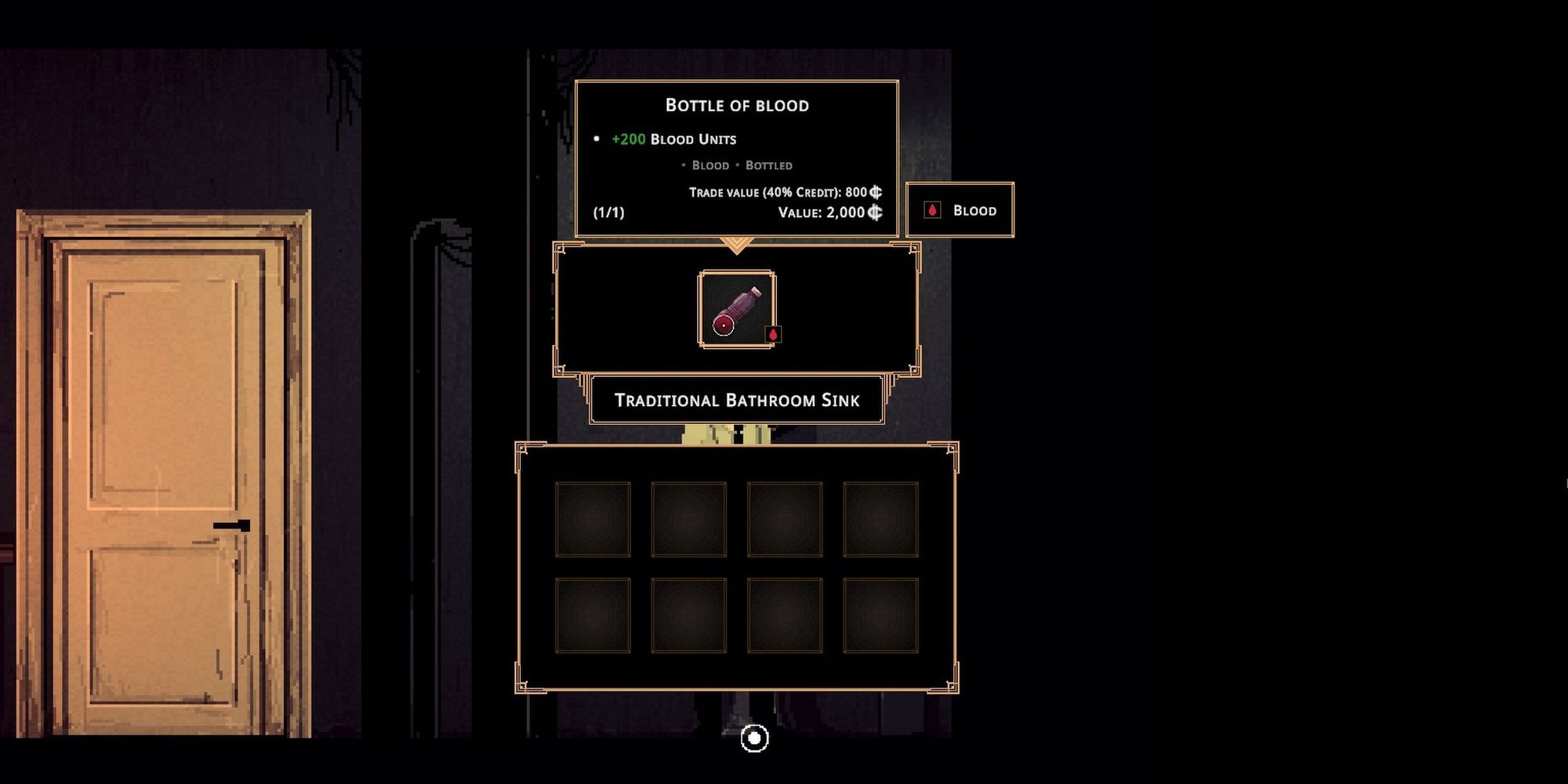The height and width of the screenshot is (784, 1568).
Task: Select the Traditional Bathroom Sink title
Action: [x=737, y=400]
